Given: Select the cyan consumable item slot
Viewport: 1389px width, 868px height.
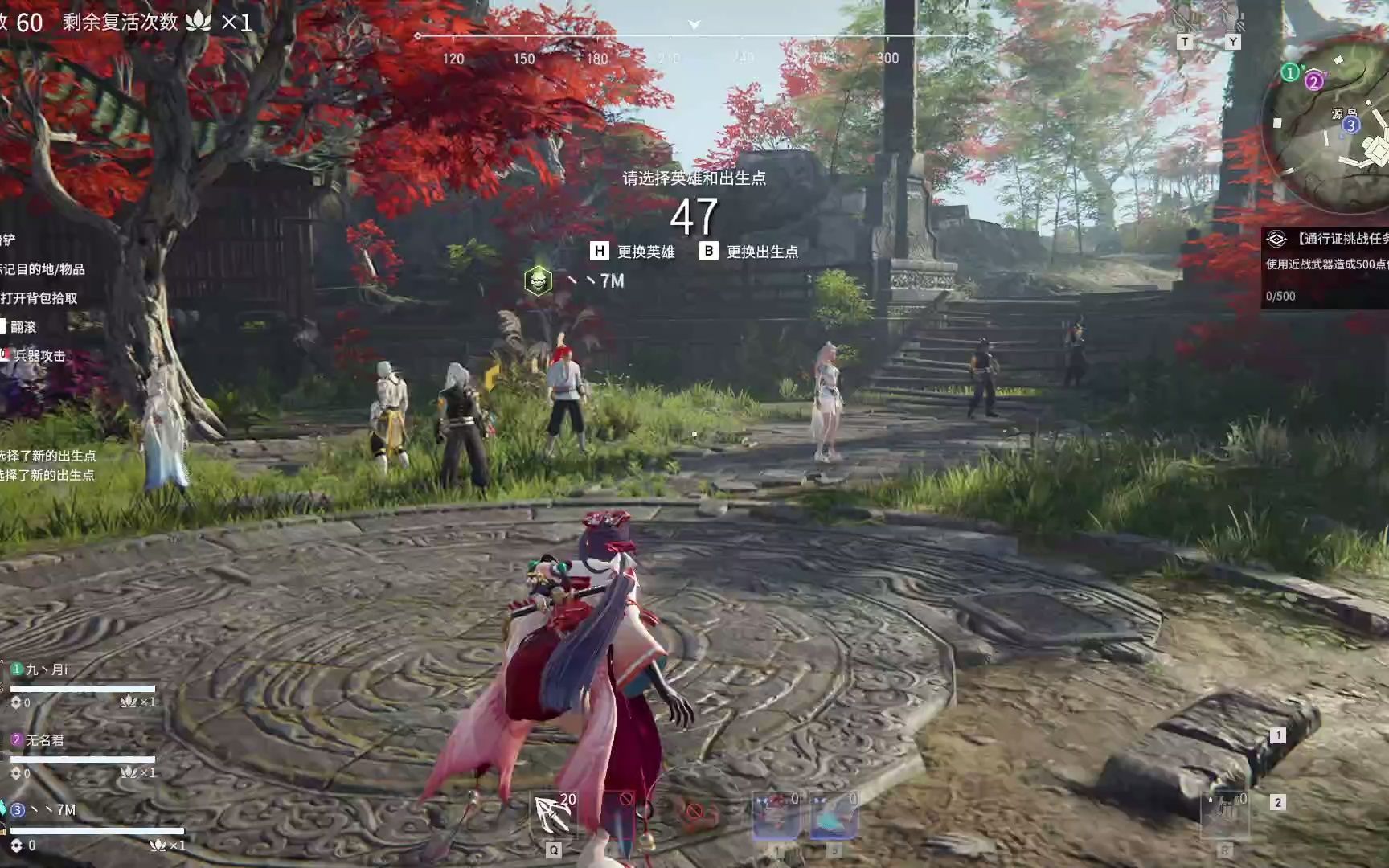Looking at the screenshot, I should coord(834,815).
